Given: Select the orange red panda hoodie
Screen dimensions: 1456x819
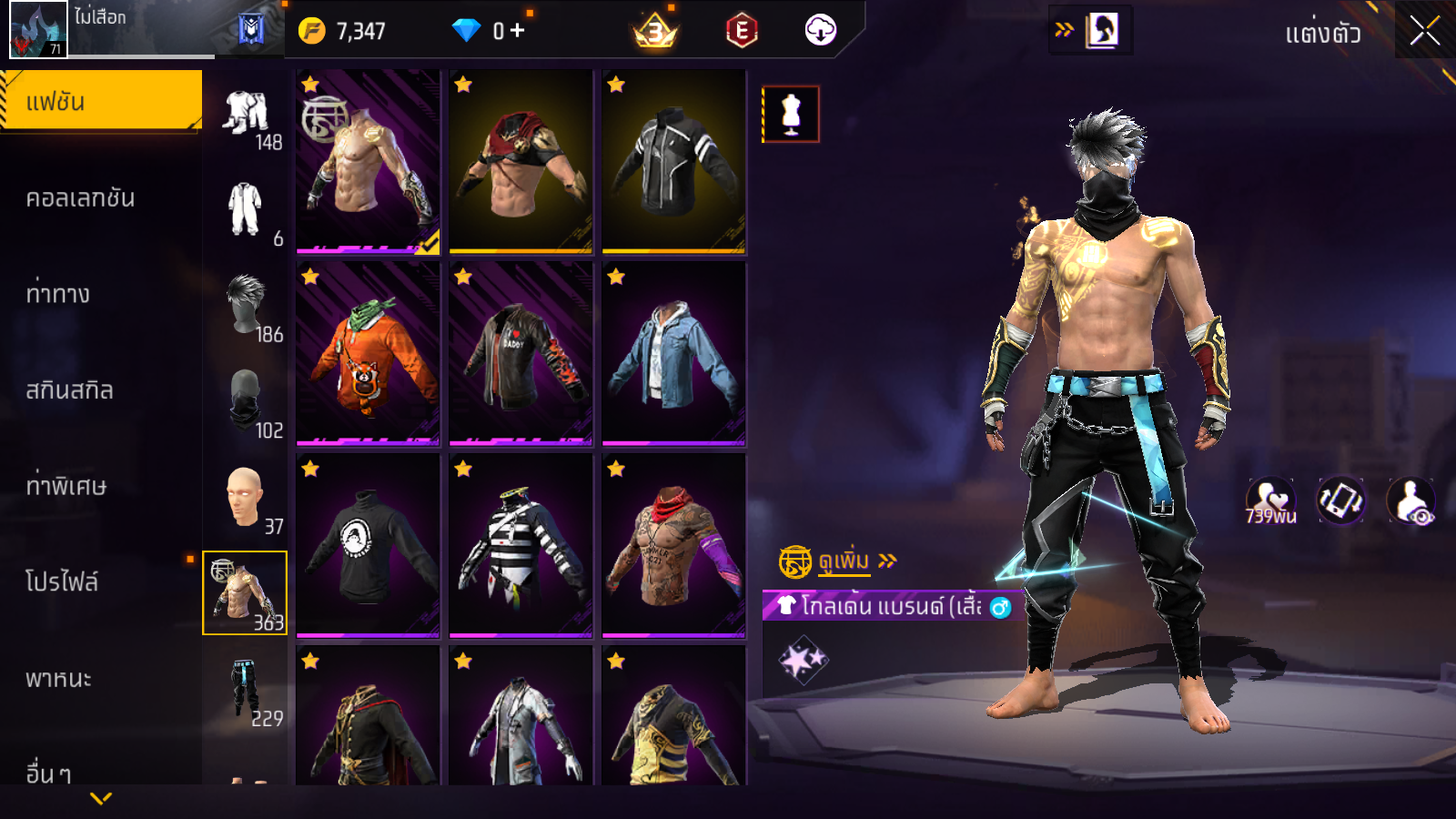Looking at the screenshot, I should [x=368, y=353].
